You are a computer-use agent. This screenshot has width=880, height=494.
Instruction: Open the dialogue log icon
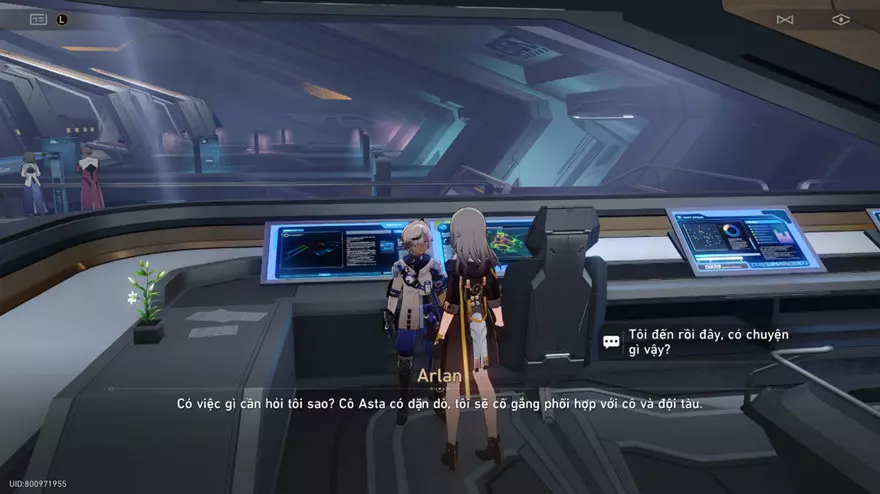coord(39,19)
